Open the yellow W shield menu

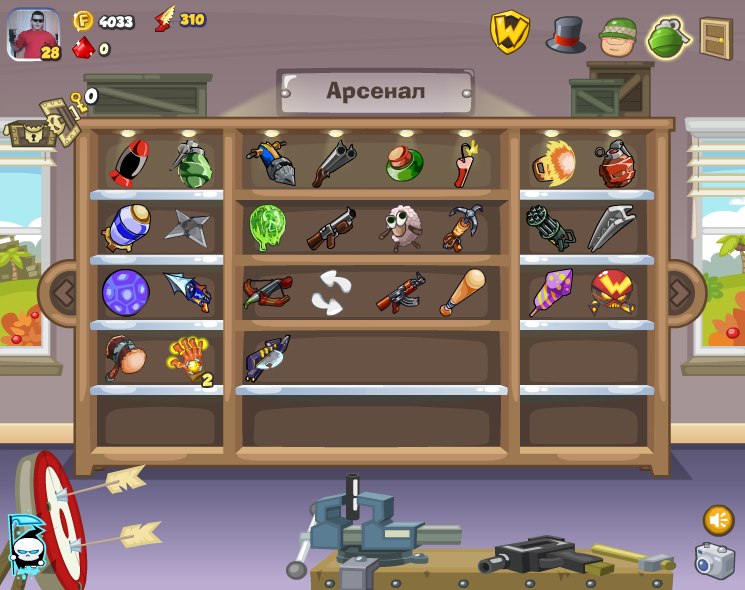click(x=509, y=33)
